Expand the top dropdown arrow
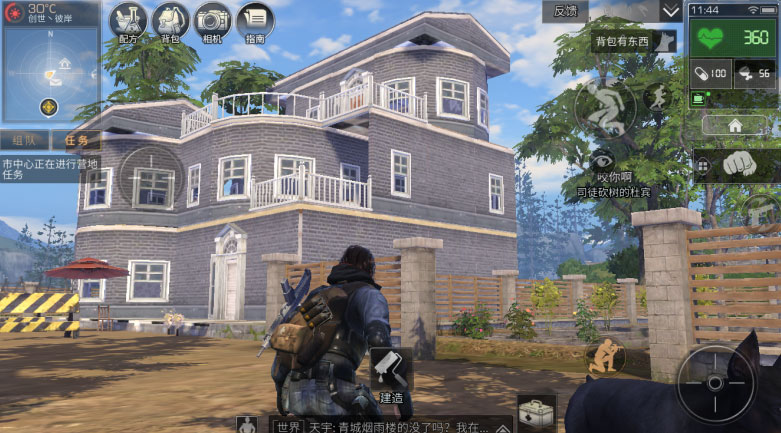This screenshot has width=781, height=433. point(670,12)
